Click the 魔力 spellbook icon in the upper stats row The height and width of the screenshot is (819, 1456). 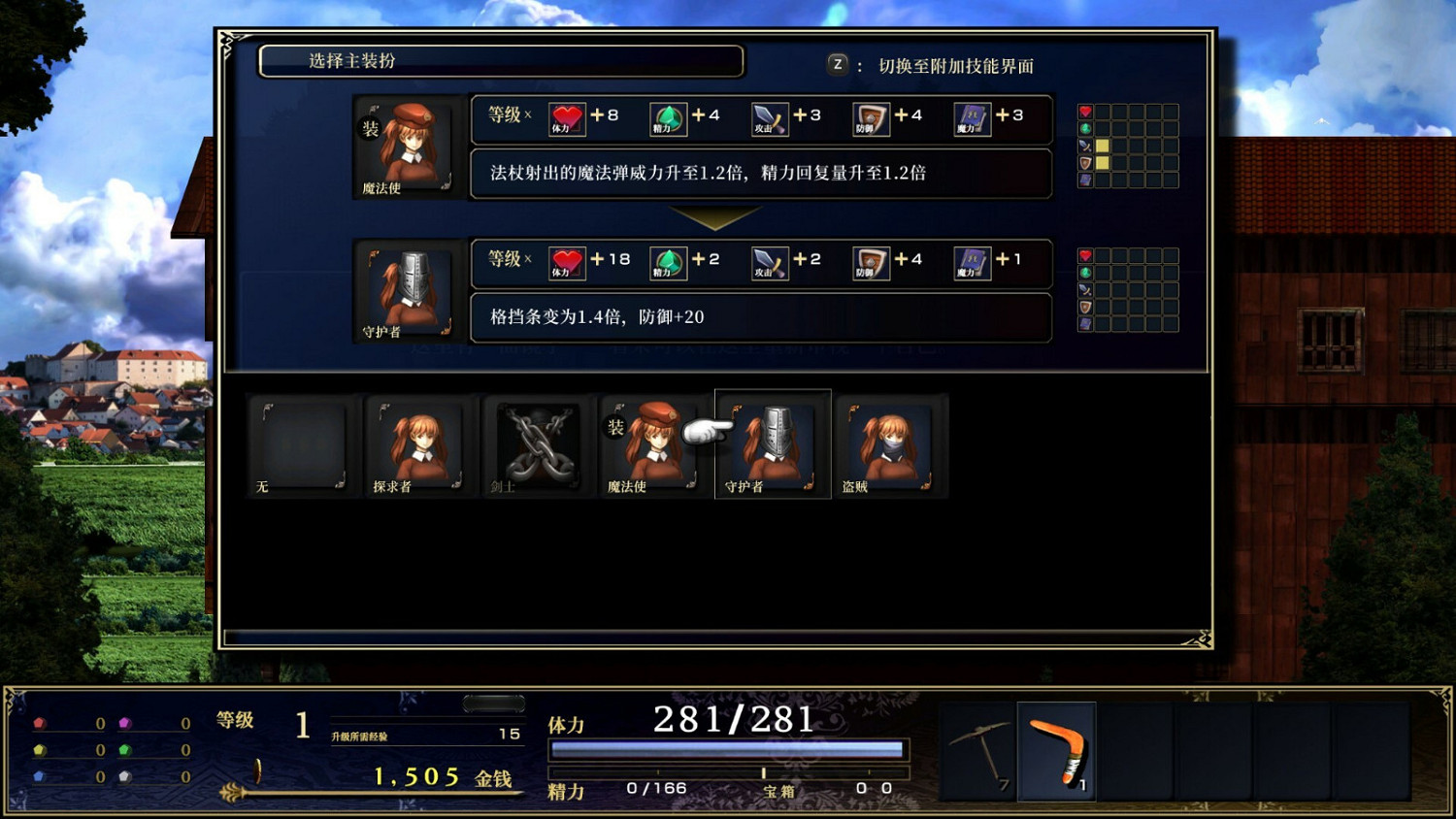point(971,117)
